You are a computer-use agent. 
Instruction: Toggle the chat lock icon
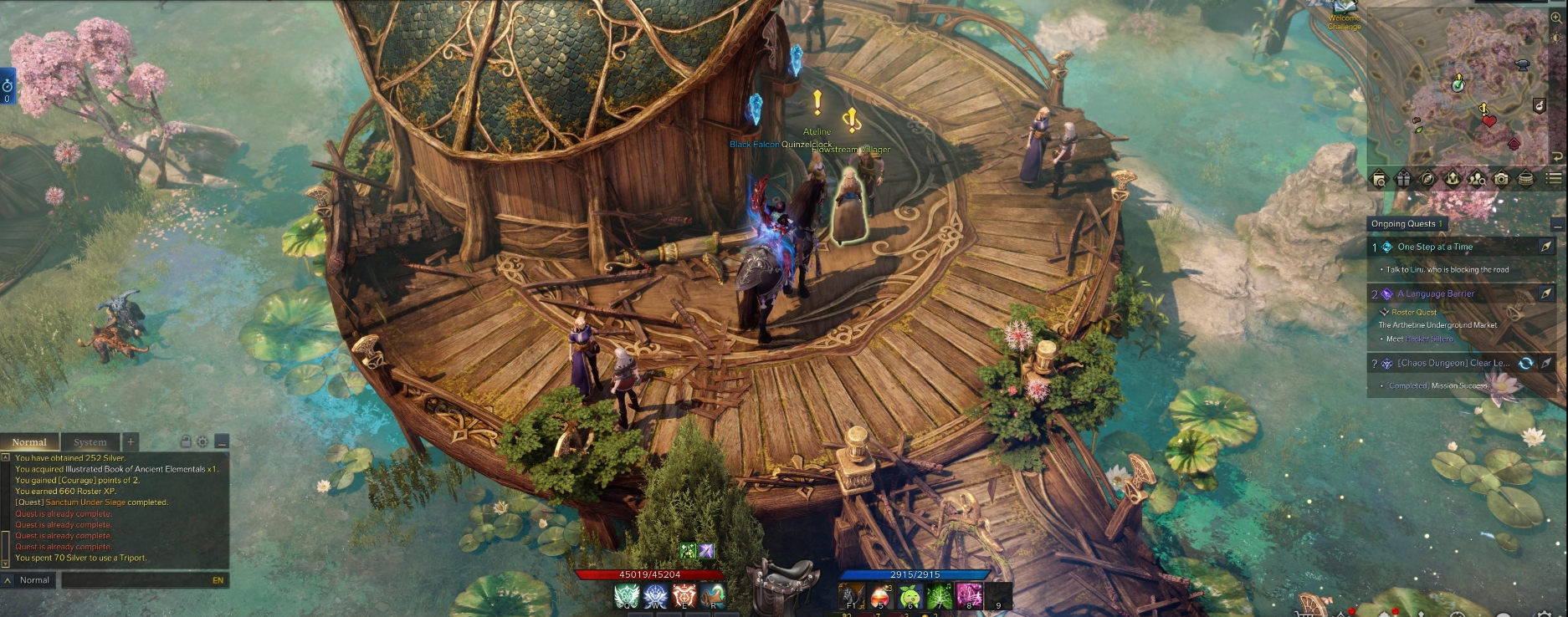point(186,441)
